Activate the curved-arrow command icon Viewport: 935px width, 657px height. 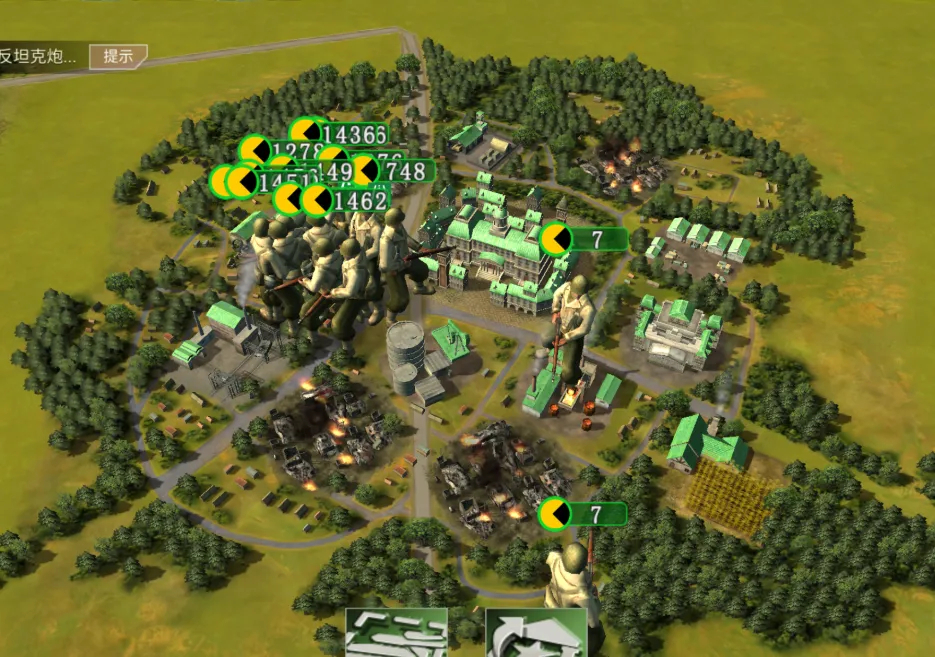(520, 634)
